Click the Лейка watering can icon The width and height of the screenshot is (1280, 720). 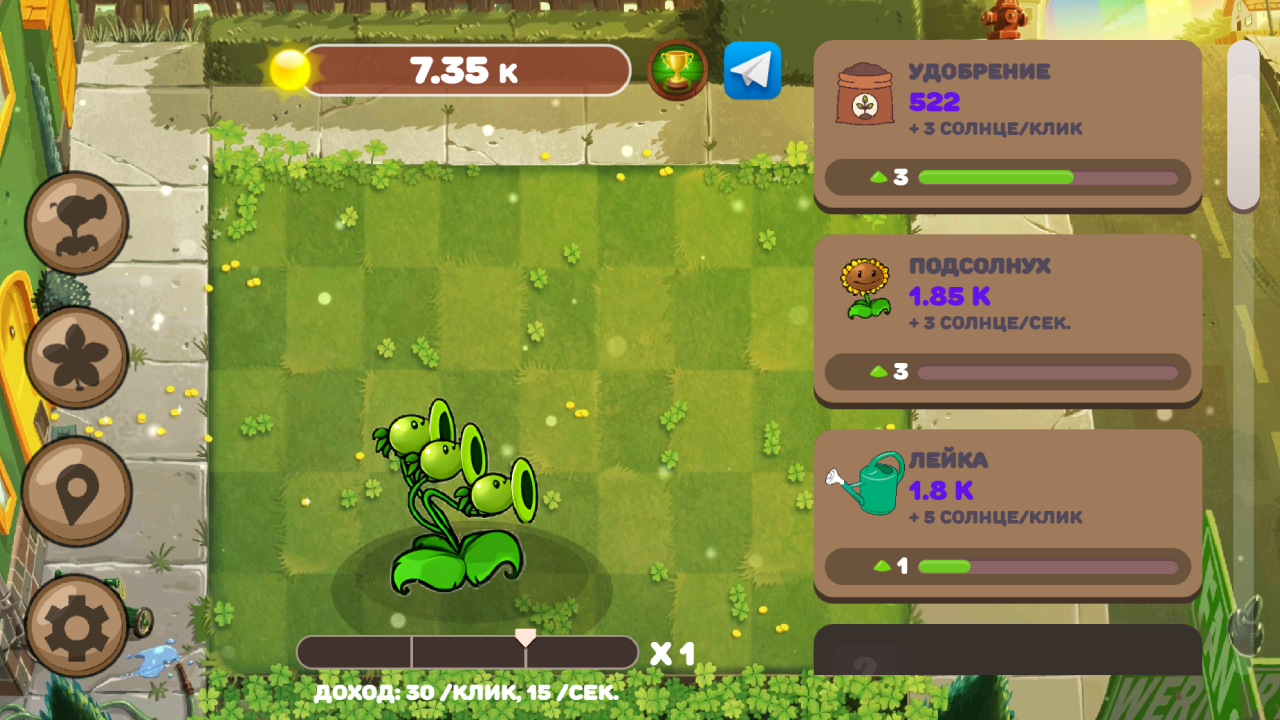click(866, 483)
